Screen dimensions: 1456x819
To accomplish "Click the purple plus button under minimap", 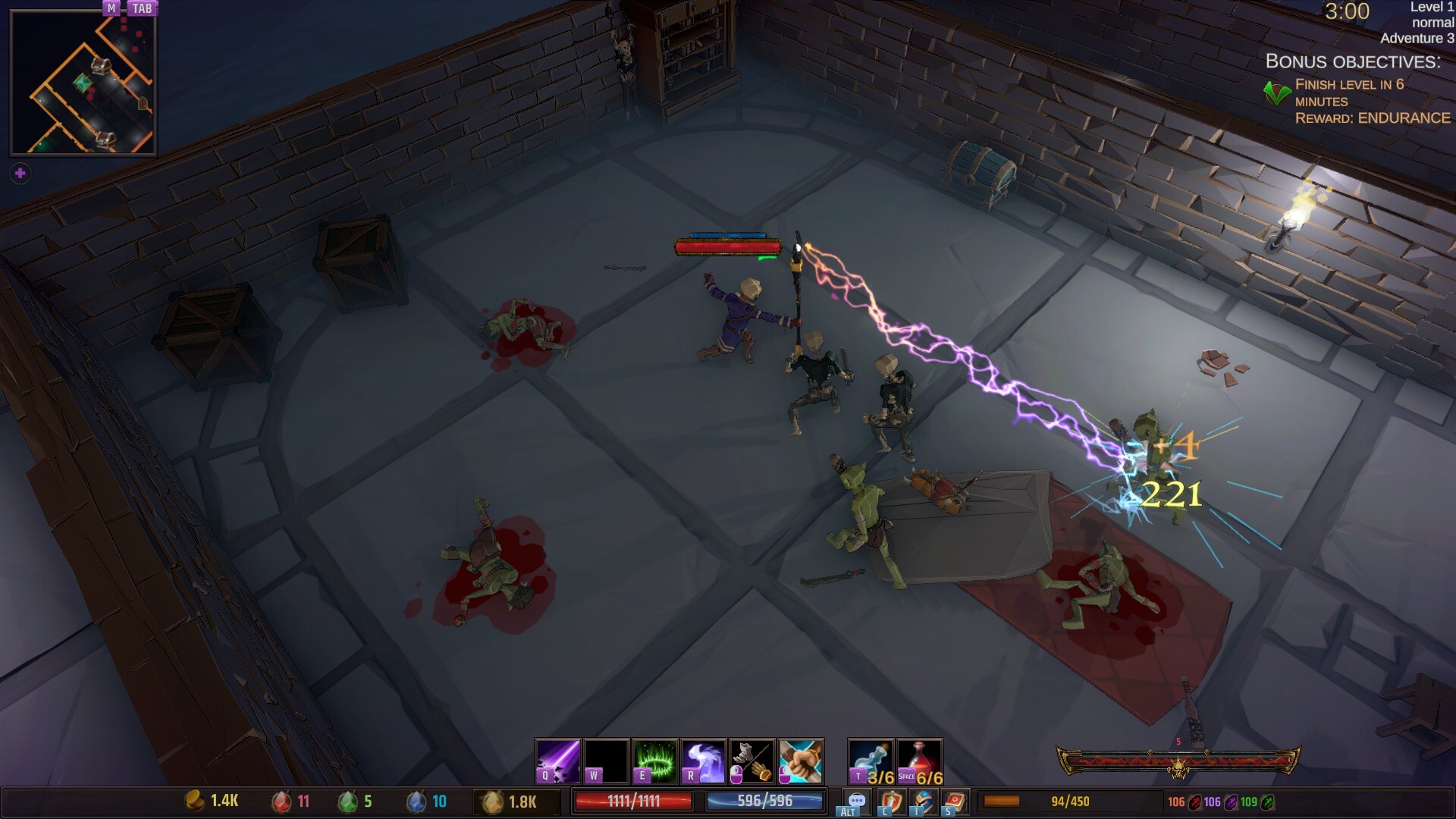I will coord(20,174).
